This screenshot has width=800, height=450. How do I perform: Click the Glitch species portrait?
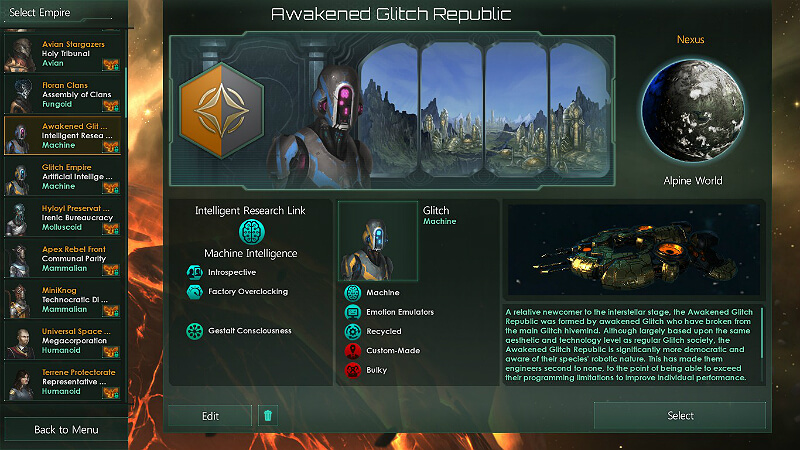coord(378,242)
